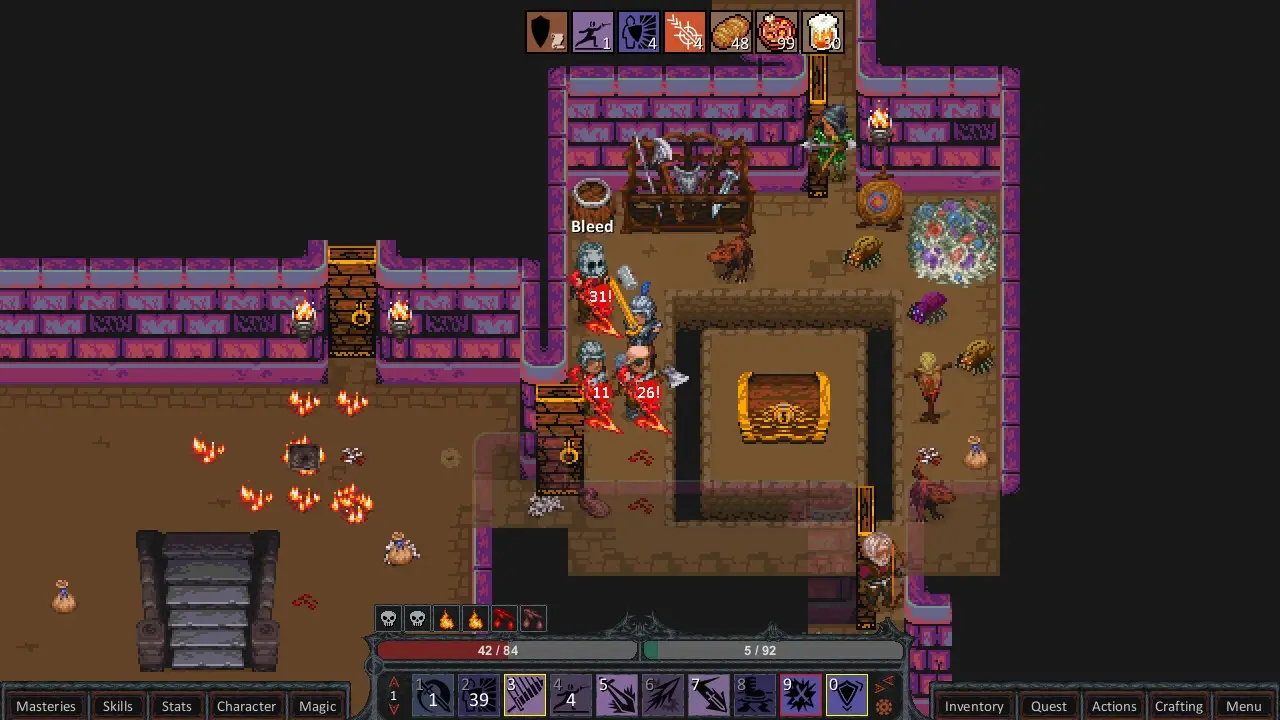Show the Stats window
Viewport: 1280px width, 720px height.
click(176, 706)
